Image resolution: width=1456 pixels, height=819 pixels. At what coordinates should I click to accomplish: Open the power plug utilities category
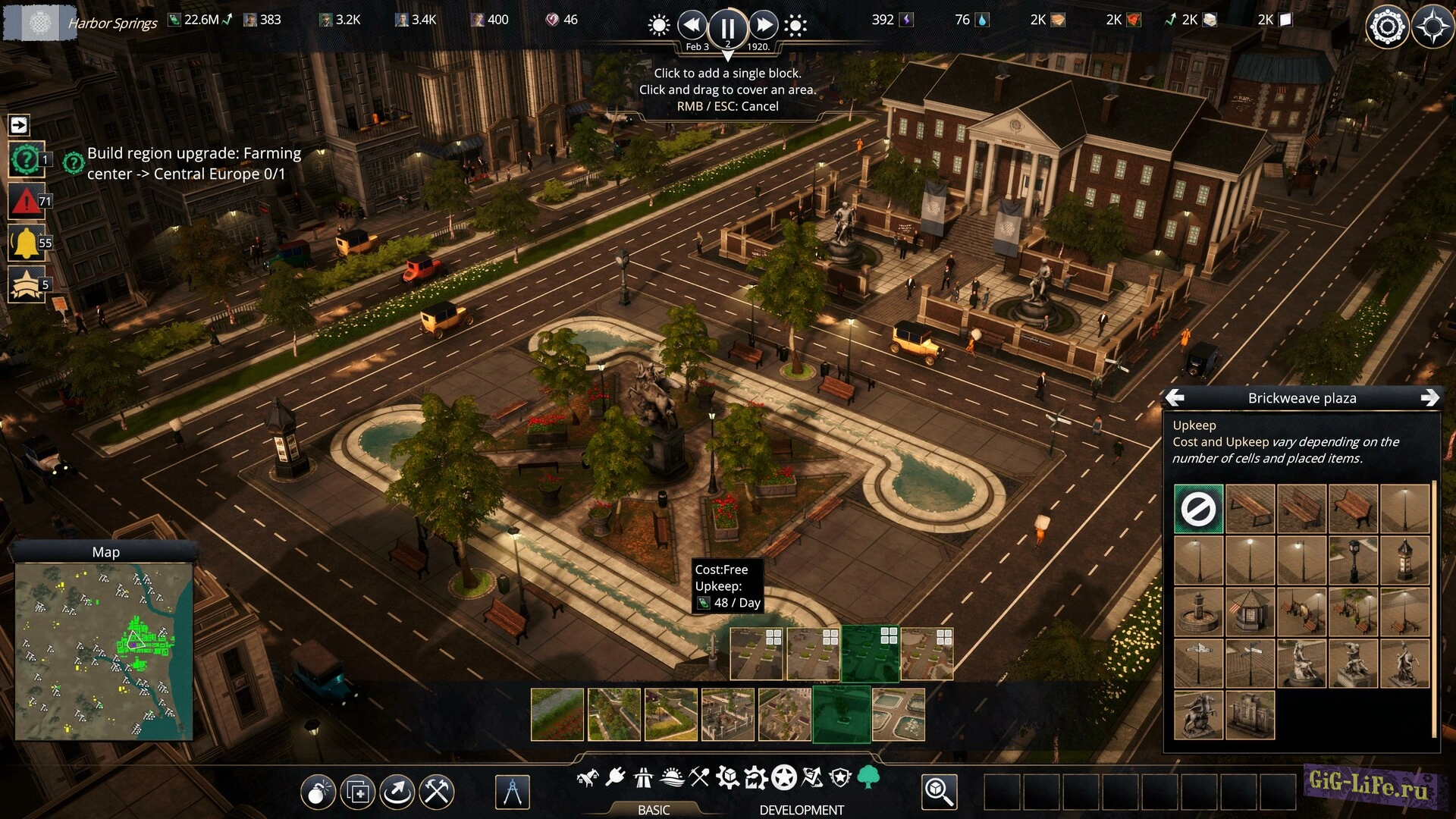[615, 777]
